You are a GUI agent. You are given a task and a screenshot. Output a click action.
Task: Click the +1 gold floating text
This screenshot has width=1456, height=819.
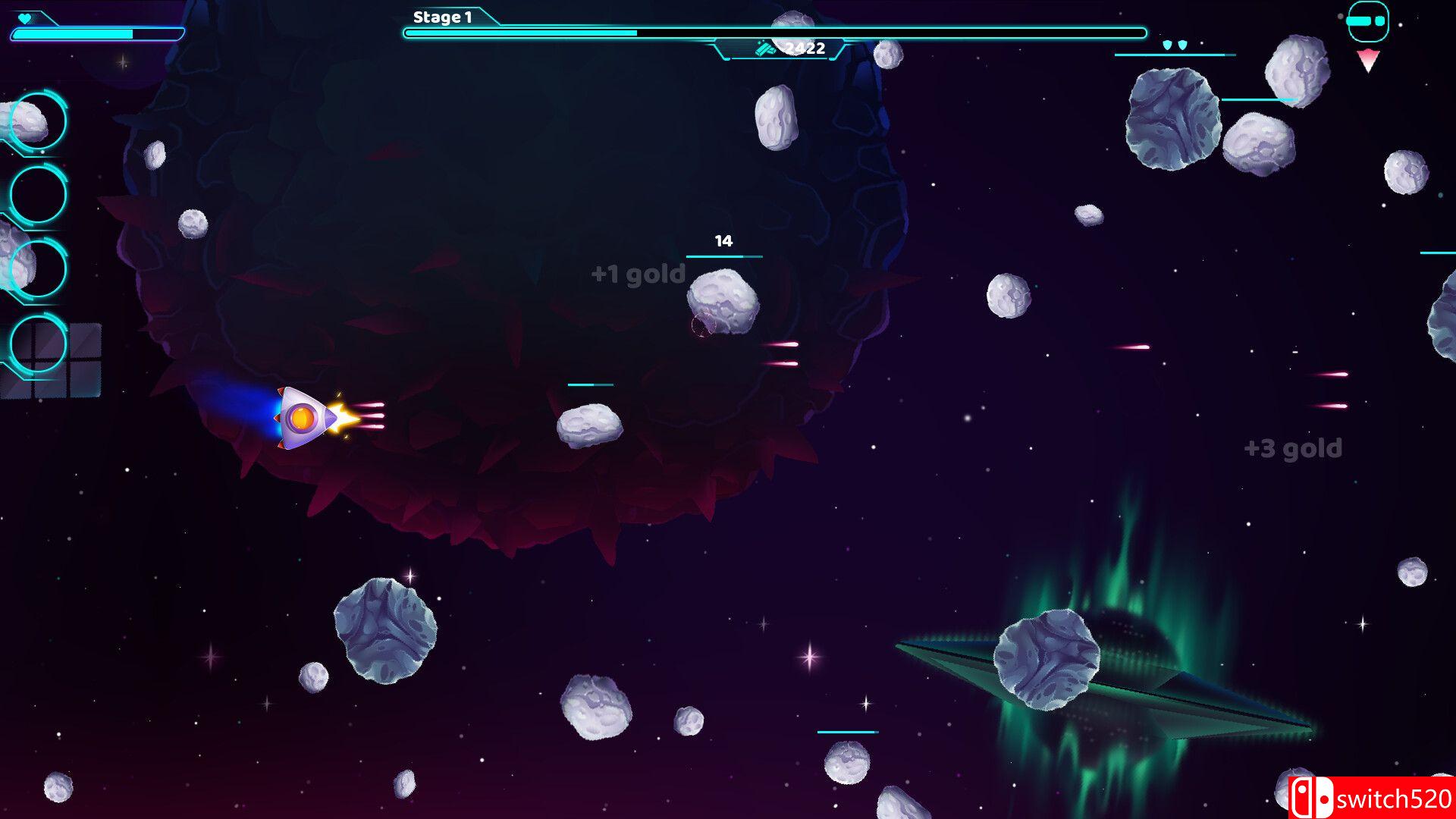coord(637,274)
